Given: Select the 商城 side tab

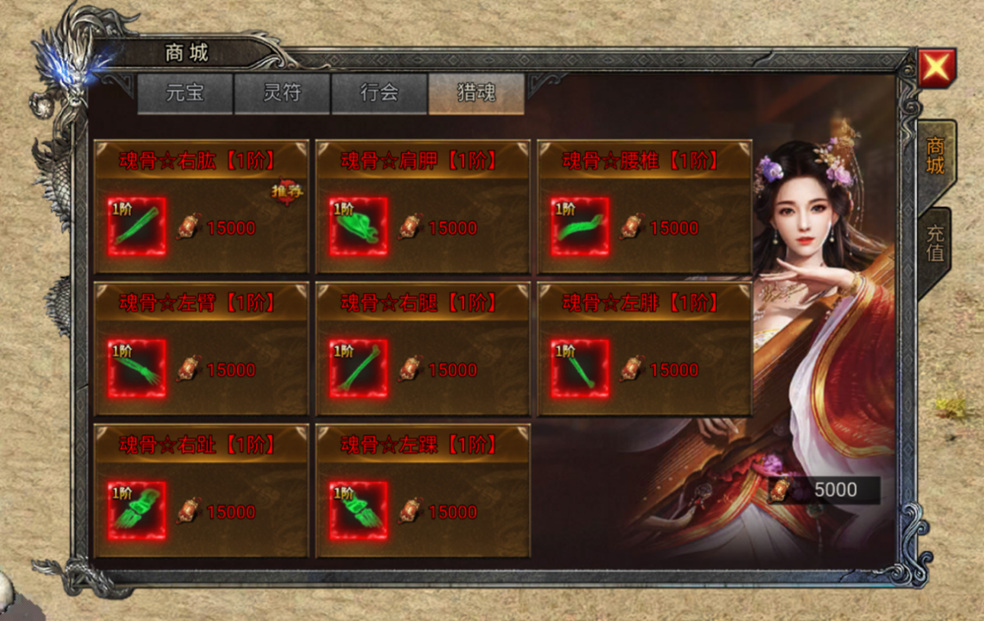Looking at the screenshot, I should pos(934,154).
